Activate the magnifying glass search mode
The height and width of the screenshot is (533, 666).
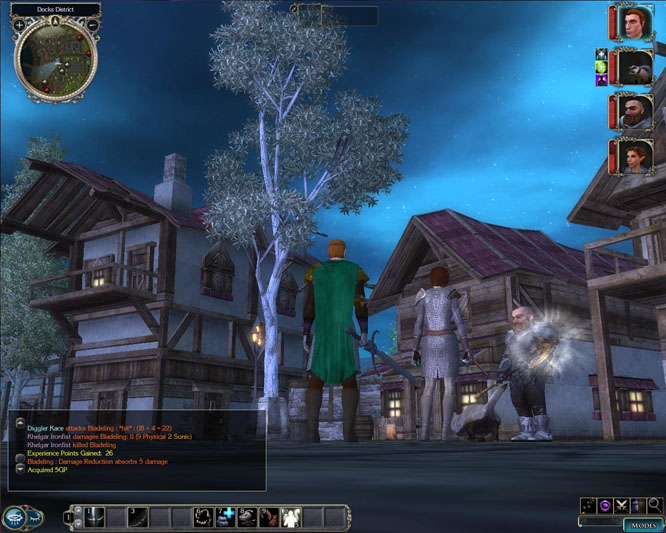654,506
